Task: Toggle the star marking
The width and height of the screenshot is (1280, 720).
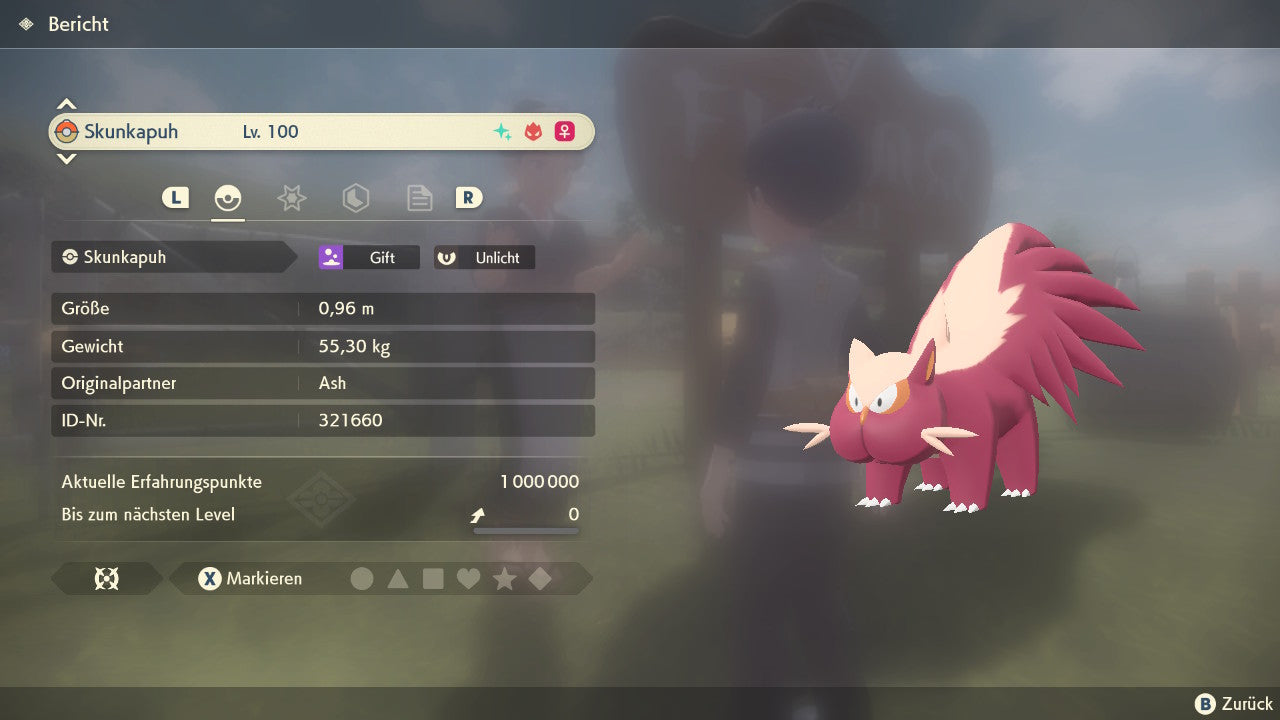Action: click(x=504, y=578)
